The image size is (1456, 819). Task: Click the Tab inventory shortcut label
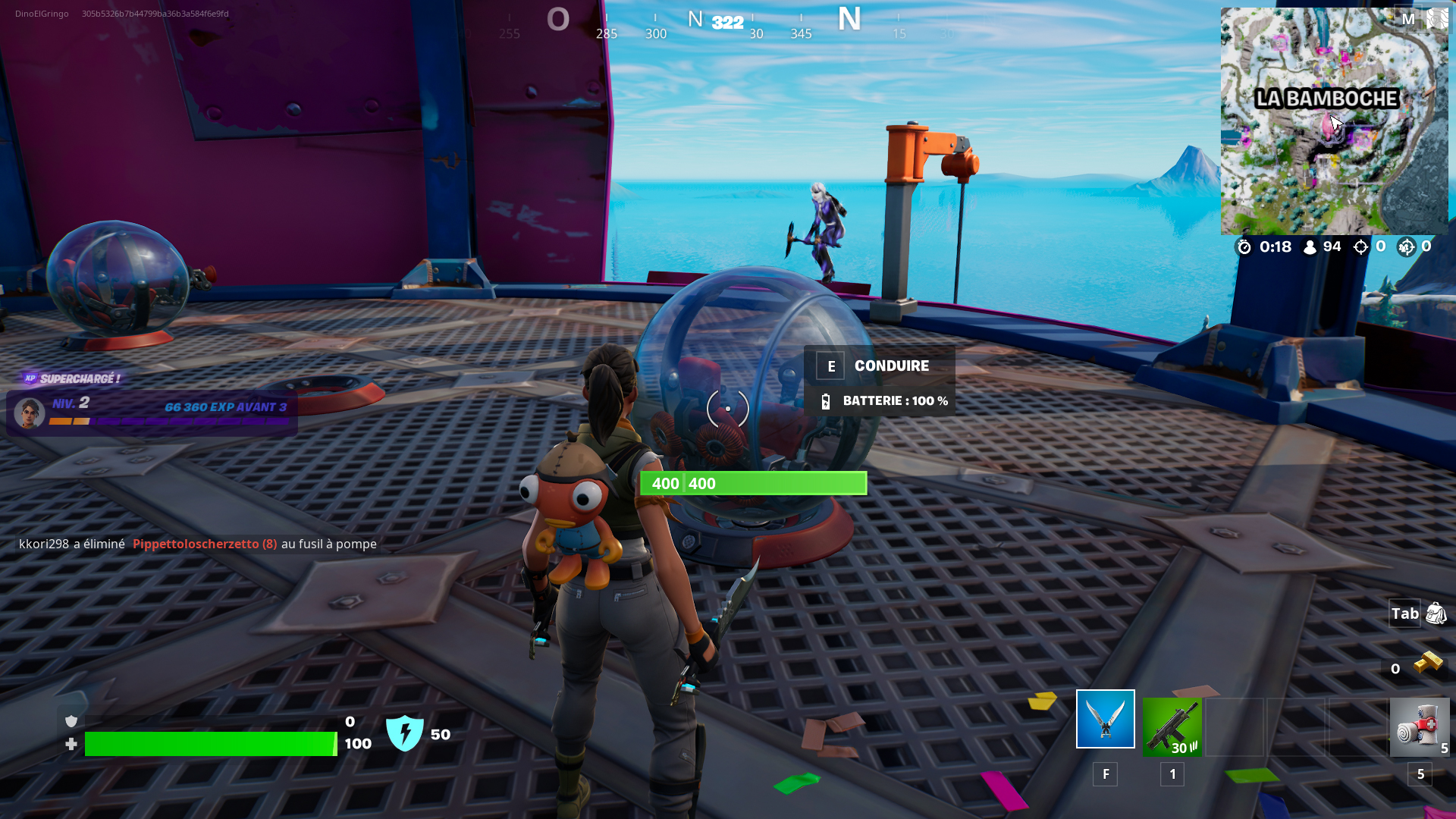click(1404, 614)
